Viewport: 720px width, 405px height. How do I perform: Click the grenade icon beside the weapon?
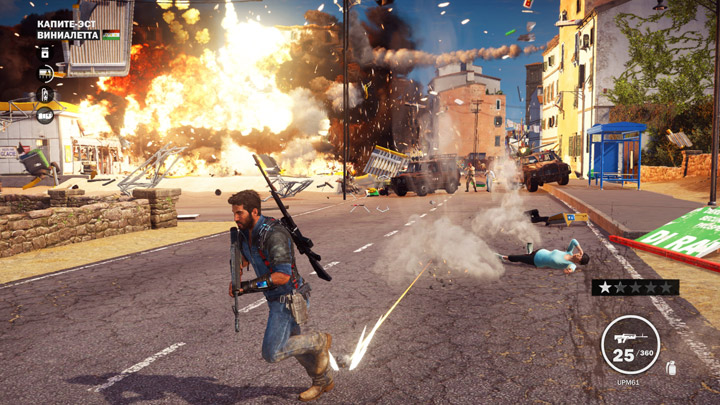click(672, 368)
